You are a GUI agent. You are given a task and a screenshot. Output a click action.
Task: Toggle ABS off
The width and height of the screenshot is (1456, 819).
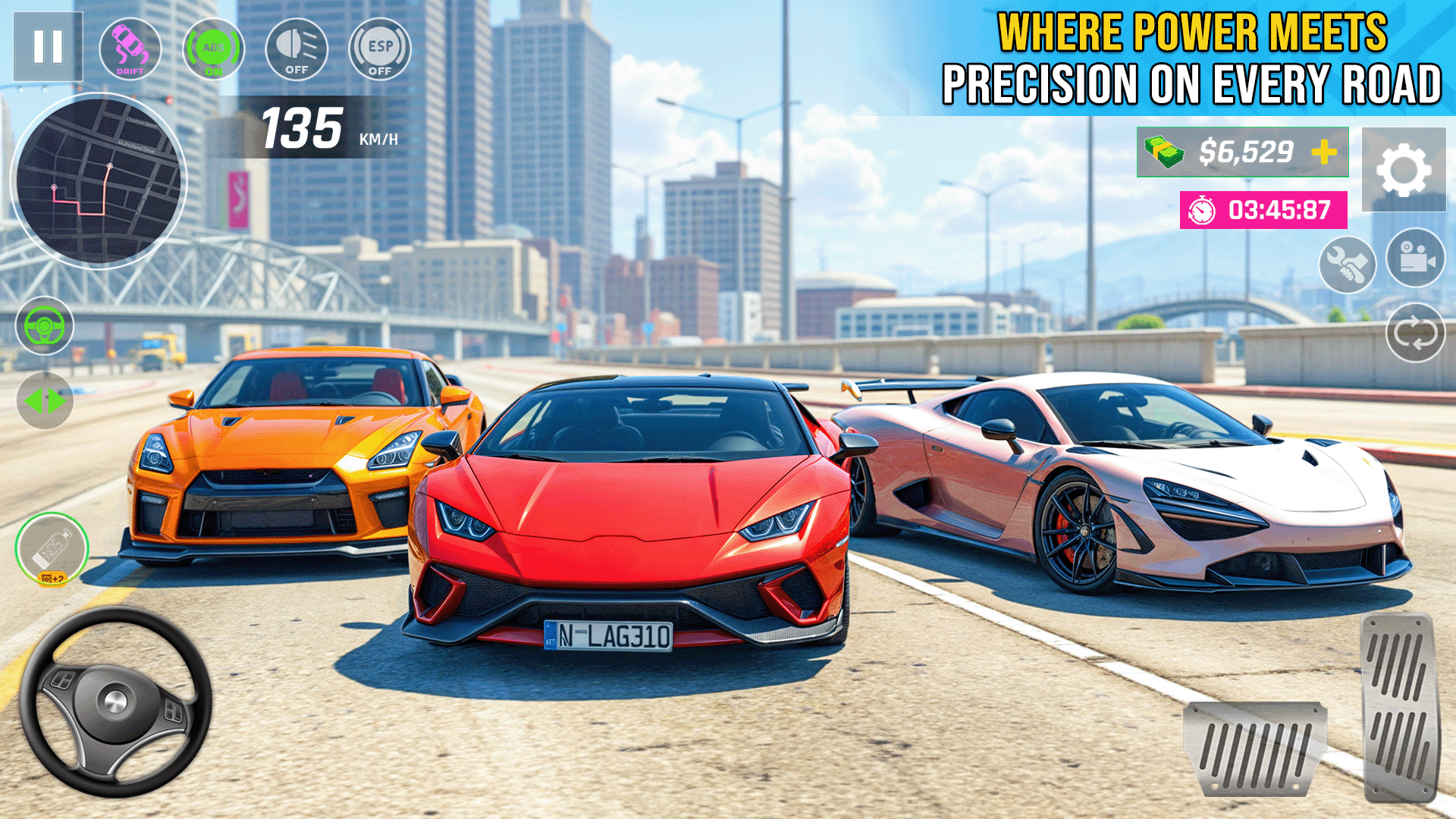coord(215,49)
